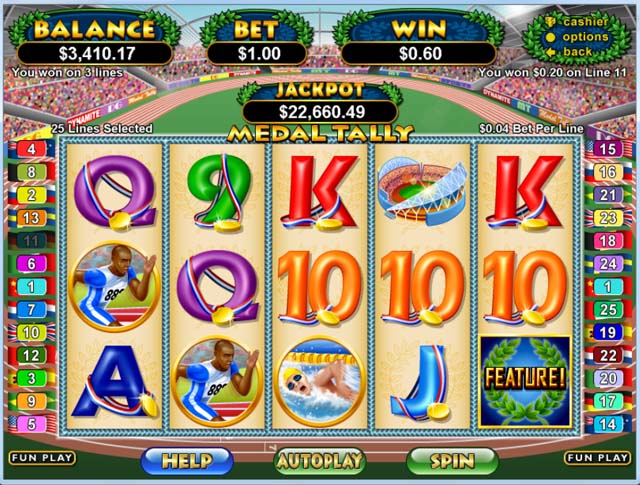Choose payline 13 marker

tap(31, 217)
